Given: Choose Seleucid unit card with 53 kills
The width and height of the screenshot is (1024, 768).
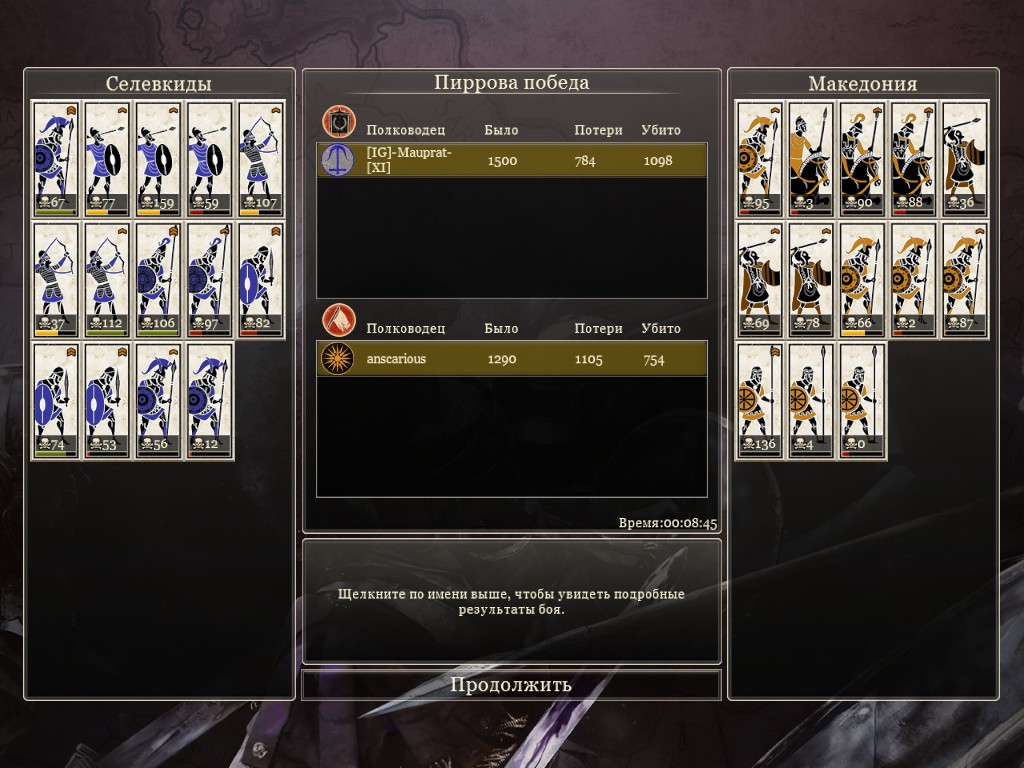Looking at the screenshot, I should click(107, 400).
